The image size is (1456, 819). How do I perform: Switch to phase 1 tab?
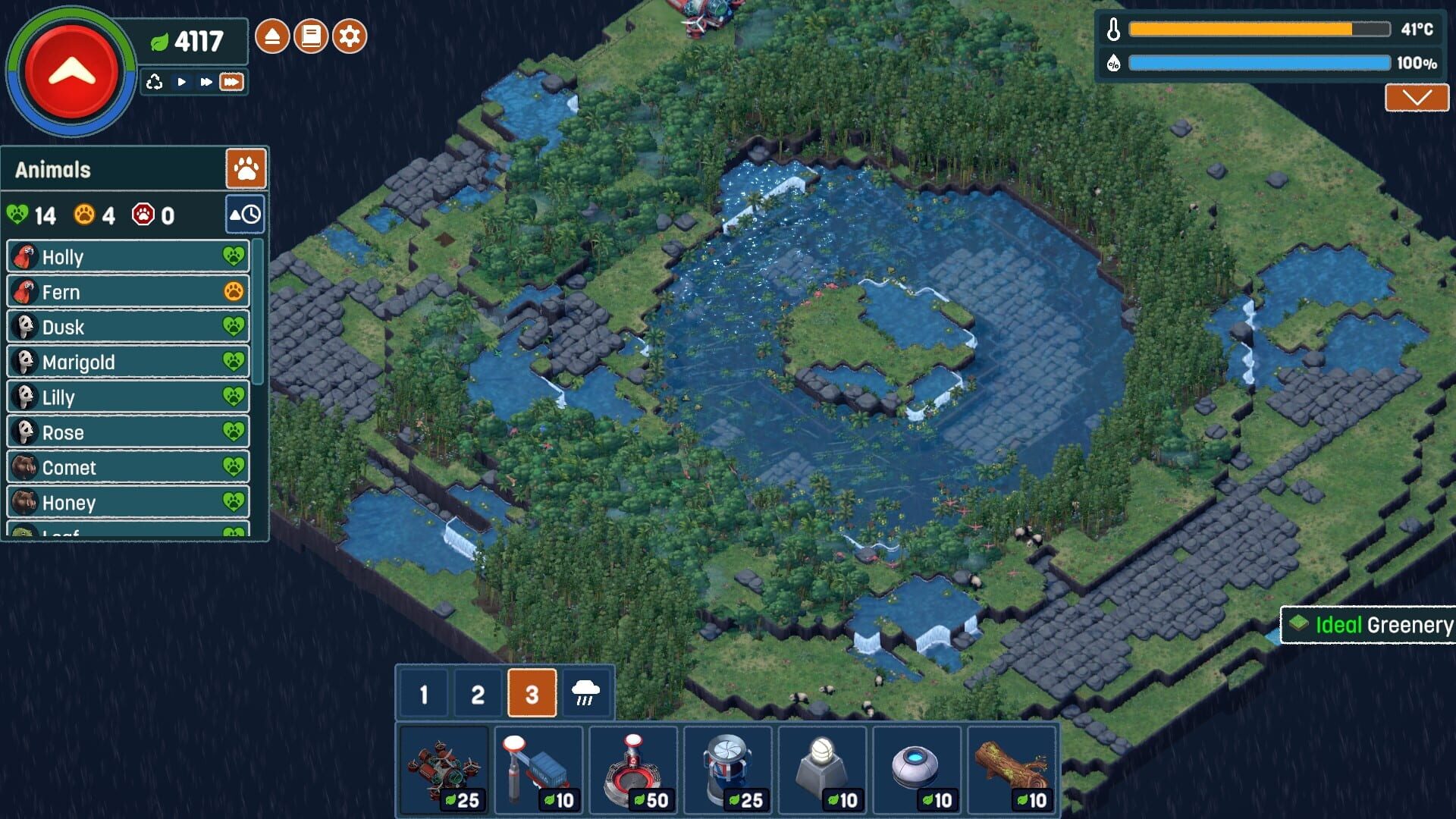pos(422,692)
